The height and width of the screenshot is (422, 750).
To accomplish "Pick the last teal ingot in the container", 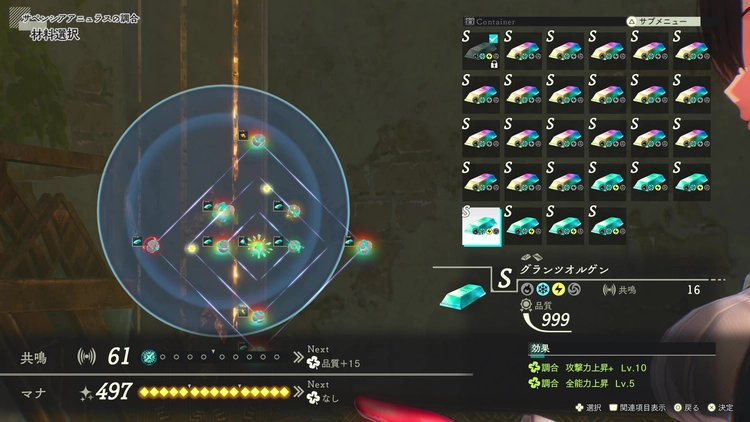I will [x=608, y=224].
